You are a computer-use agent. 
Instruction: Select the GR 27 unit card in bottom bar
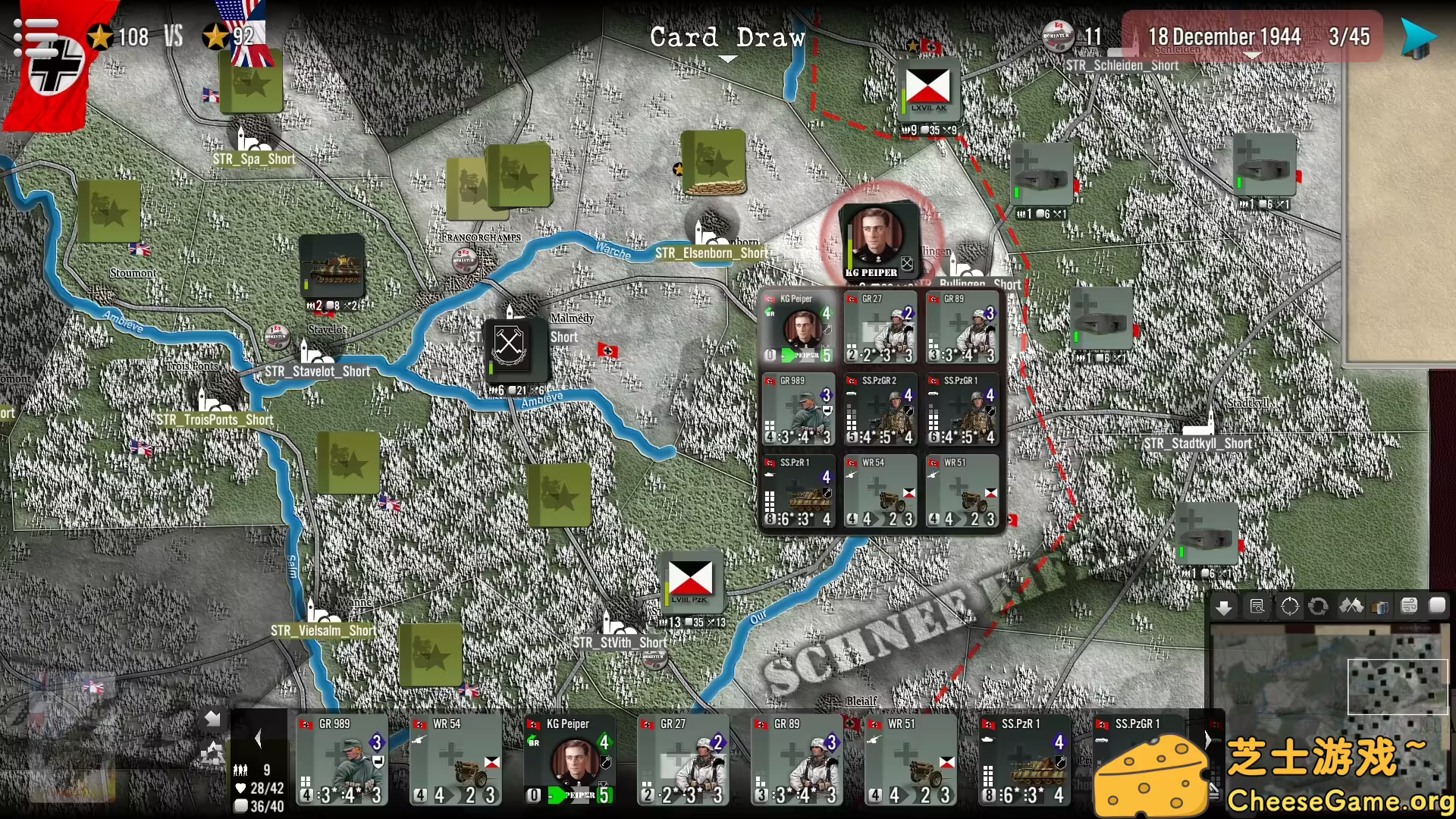(682, 758)
